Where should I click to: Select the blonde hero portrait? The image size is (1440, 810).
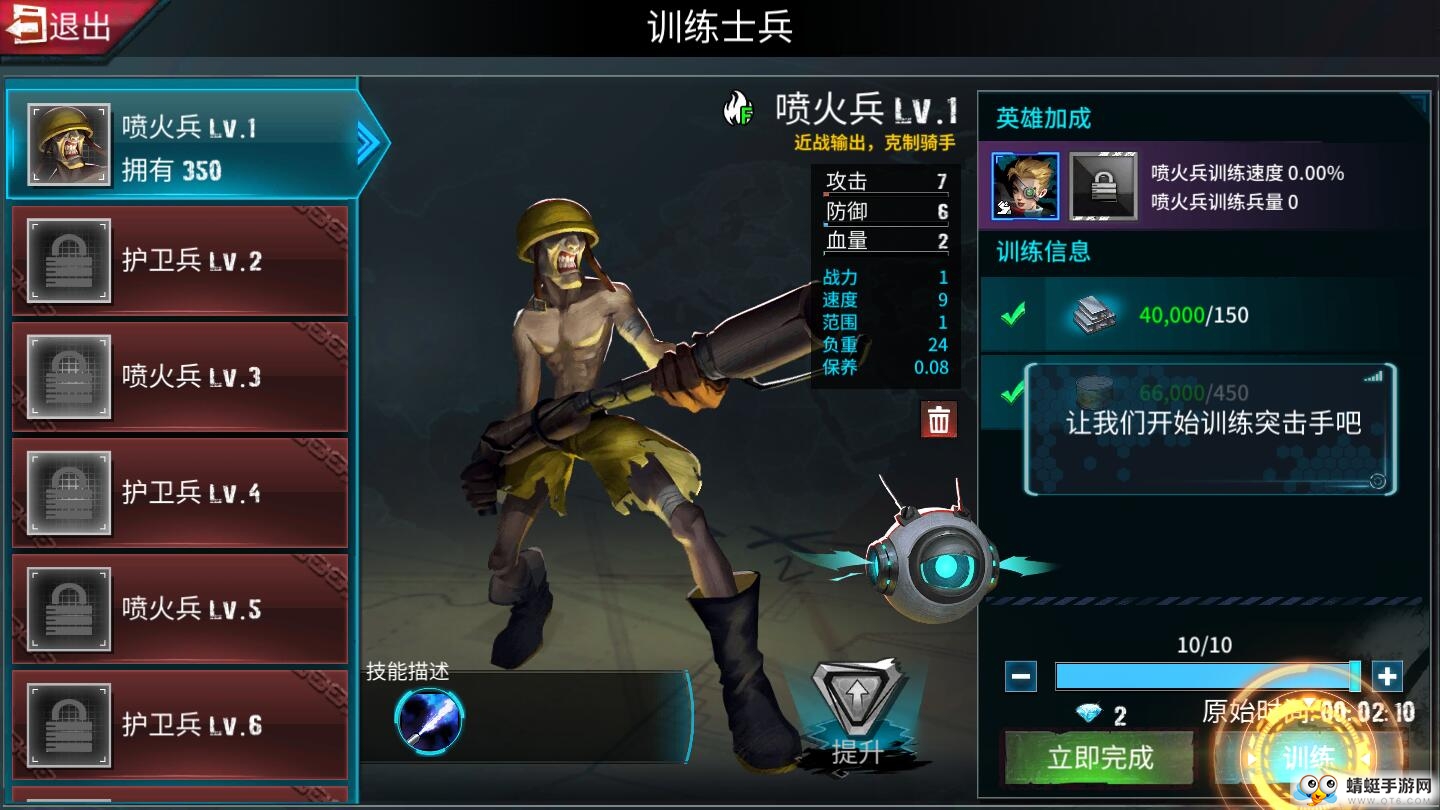[x=1026, y=186]
